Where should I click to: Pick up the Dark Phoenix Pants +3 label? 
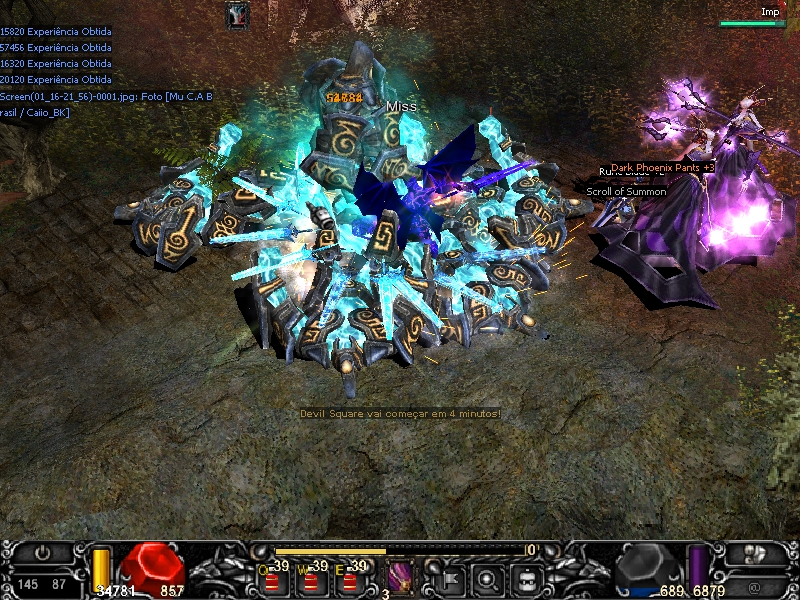662,168
